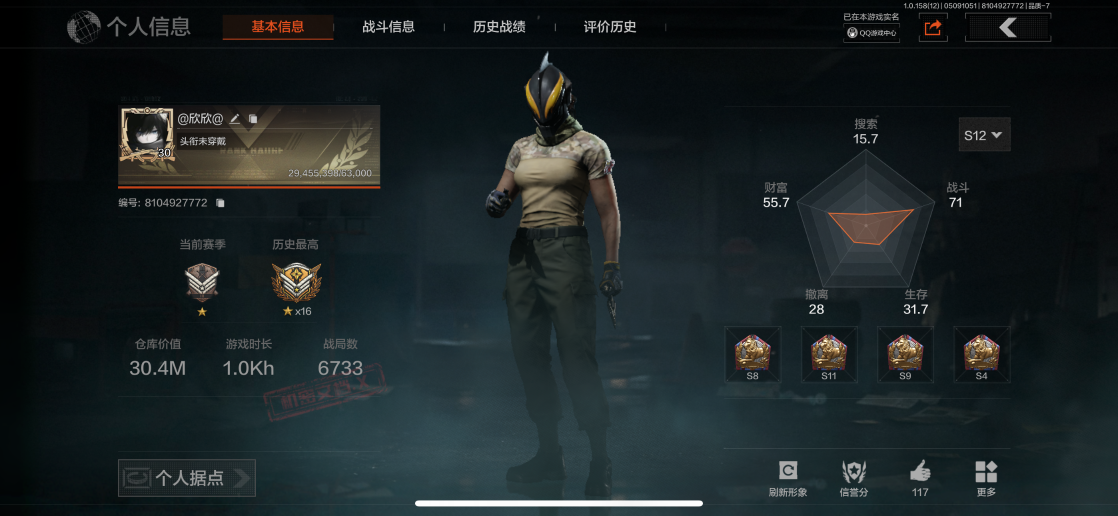The image size is (1118, 516).
Task: Tap the 刷新形象 refresh button
Action: pyautogui.click(x=787, y=478)
